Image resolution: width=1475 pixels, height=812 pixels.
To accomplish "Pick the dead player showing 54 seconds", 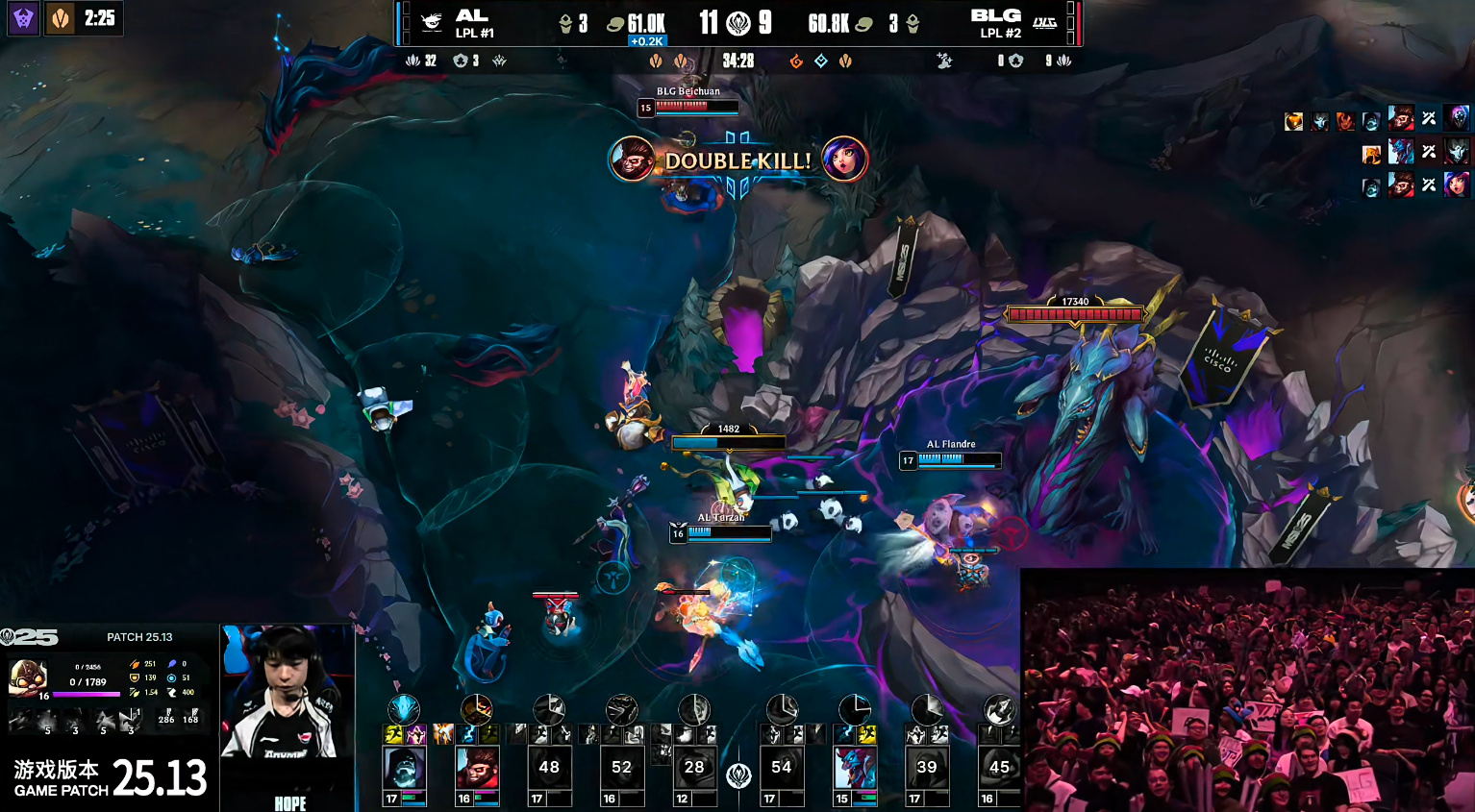I will pos(782,768).
